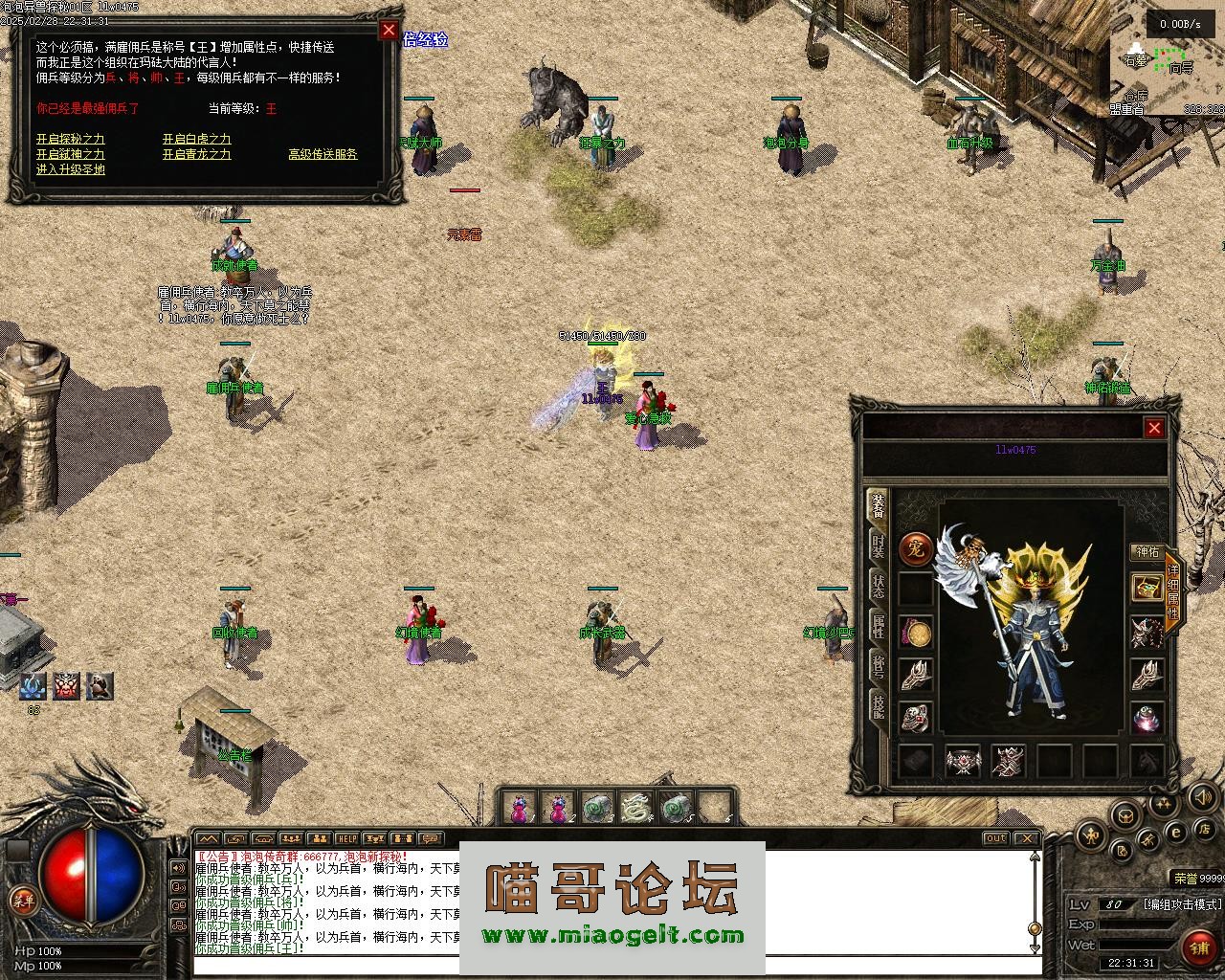This screenshot has height=980, width=1225.
Task: Switch to the 技能 skills tab
Action: 877,706
